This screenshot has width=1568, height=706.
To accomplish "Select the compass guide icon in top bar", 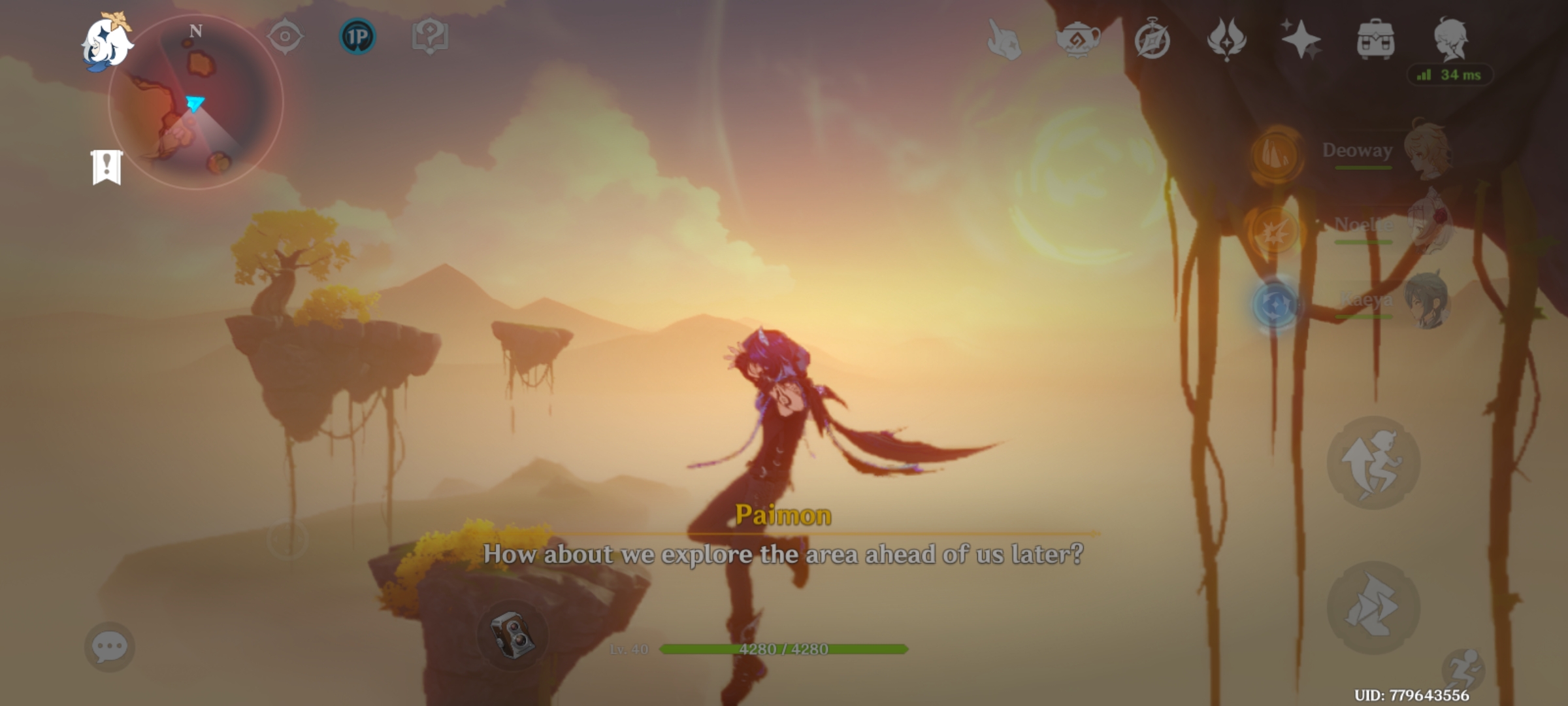I will tap(284, 39).
